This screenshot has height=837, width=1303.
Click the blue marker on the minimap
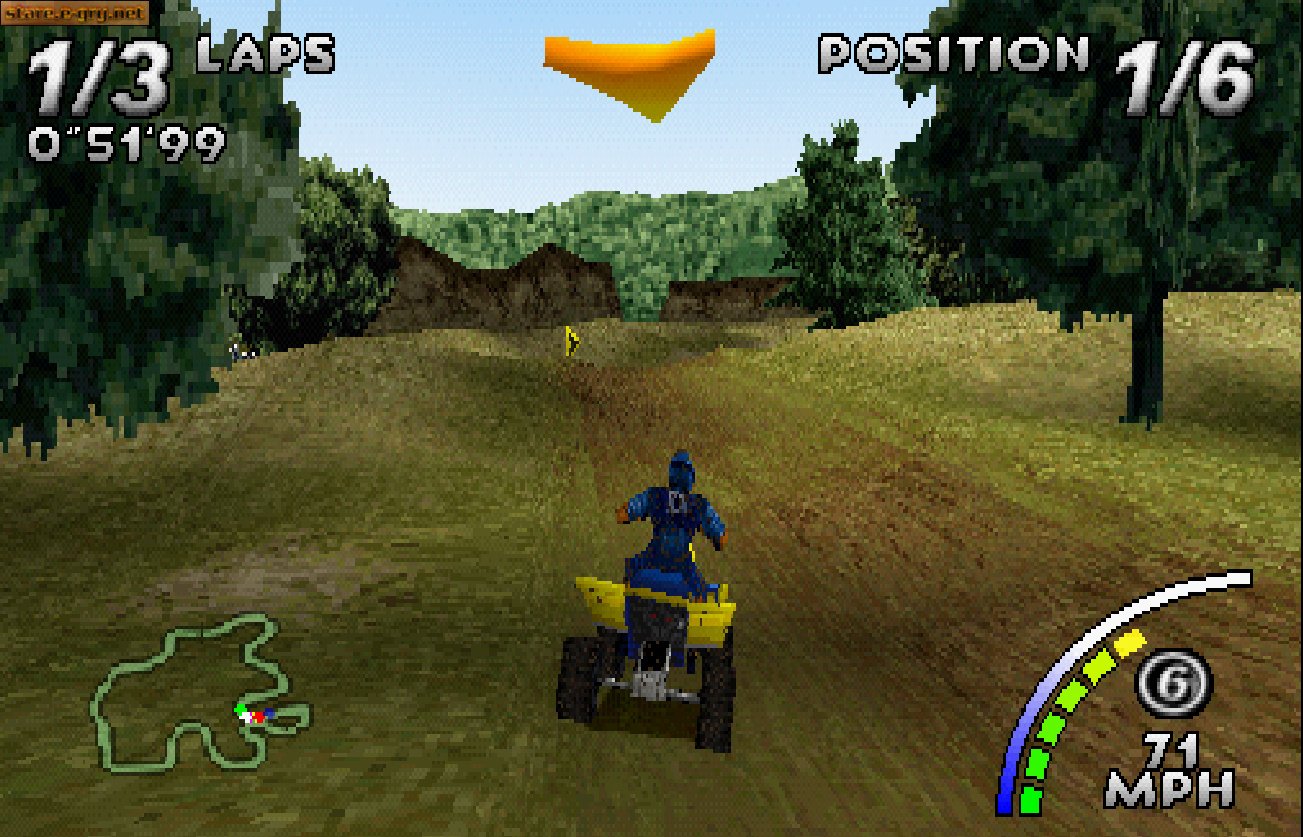pyautogui.click(x=270, y=712)
